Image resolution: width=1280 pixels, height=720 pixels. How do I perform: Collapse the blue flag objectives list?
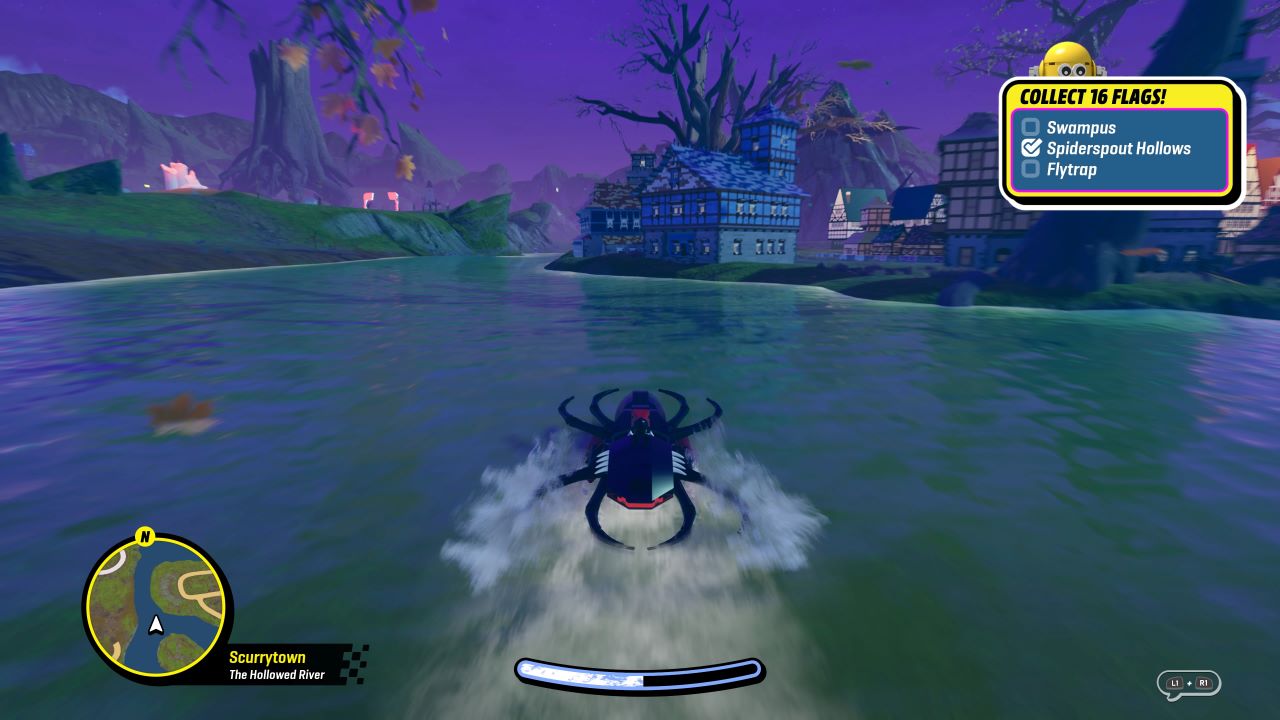[1120, 148]
